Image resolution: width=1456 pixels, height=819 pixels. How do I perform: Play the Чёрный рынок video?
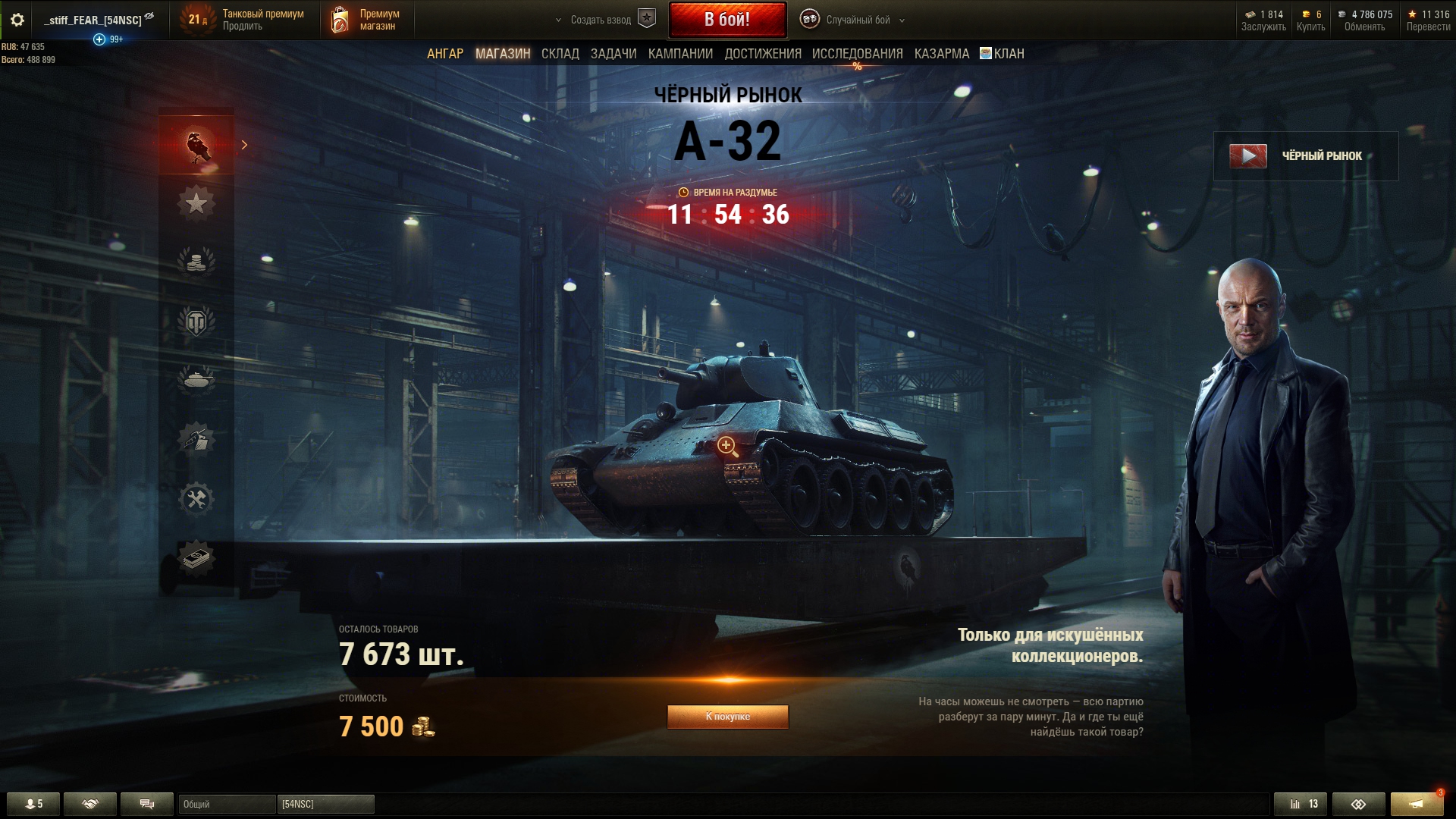1247,156
